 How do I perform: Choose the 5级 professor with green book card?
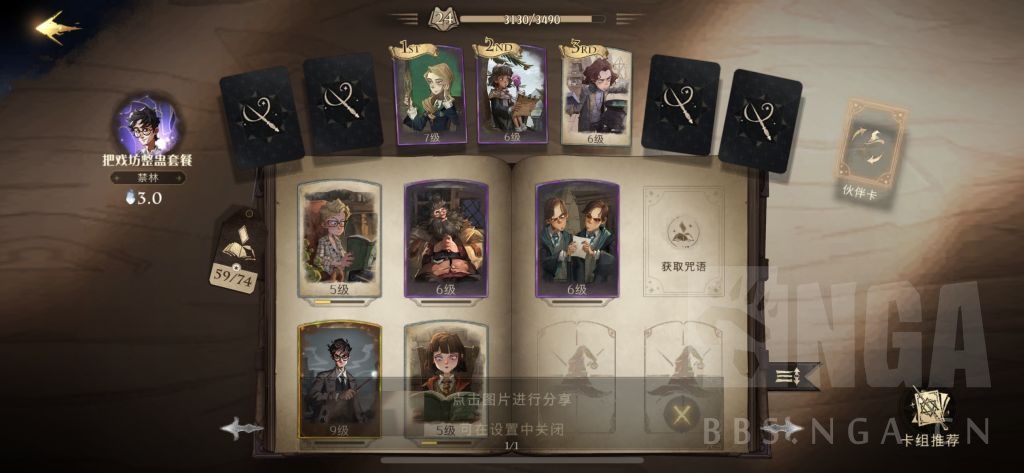pyautogui.click(x=340, y=240)
